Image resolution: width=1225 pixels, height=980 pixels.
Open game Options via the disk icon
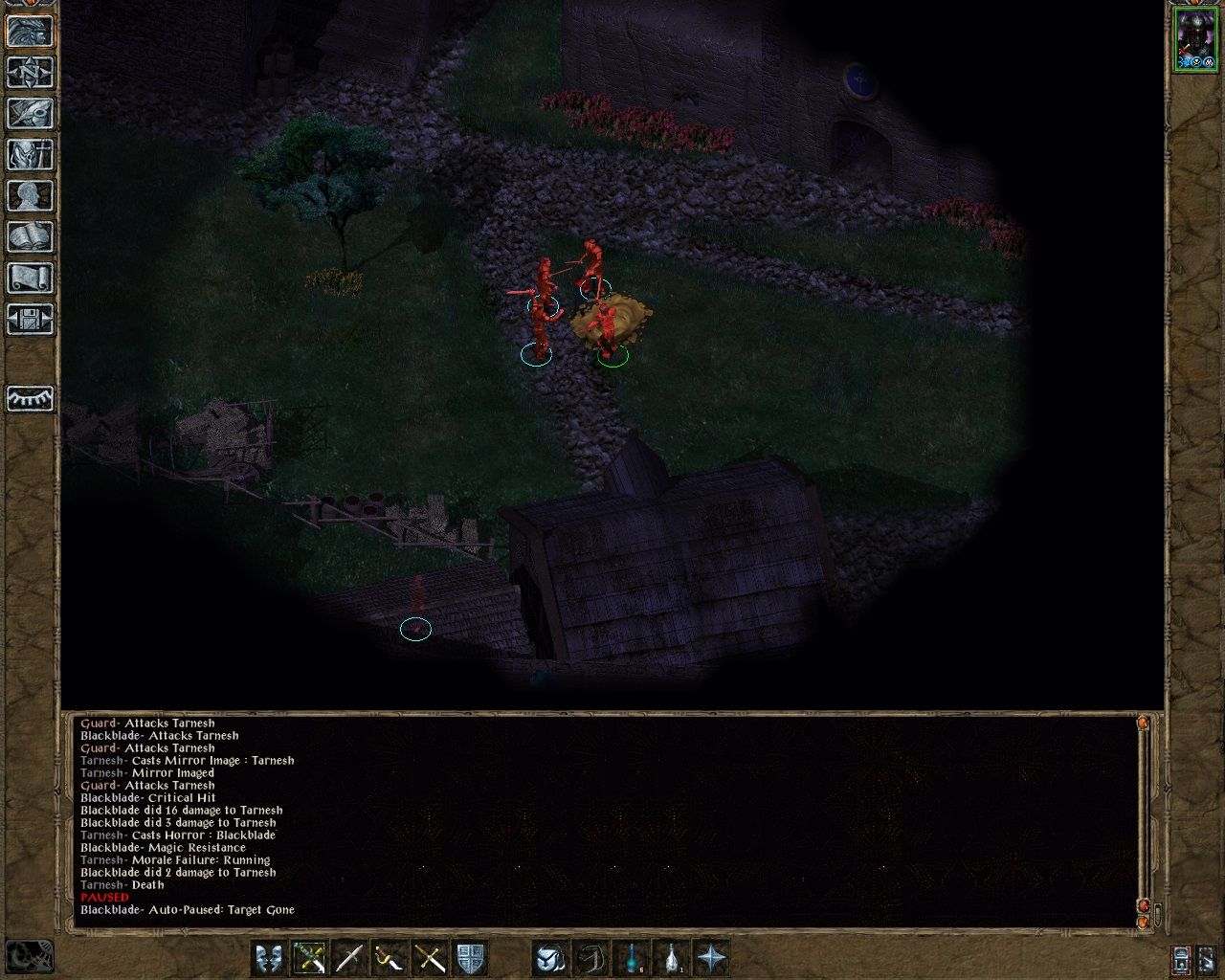(29, 320)
